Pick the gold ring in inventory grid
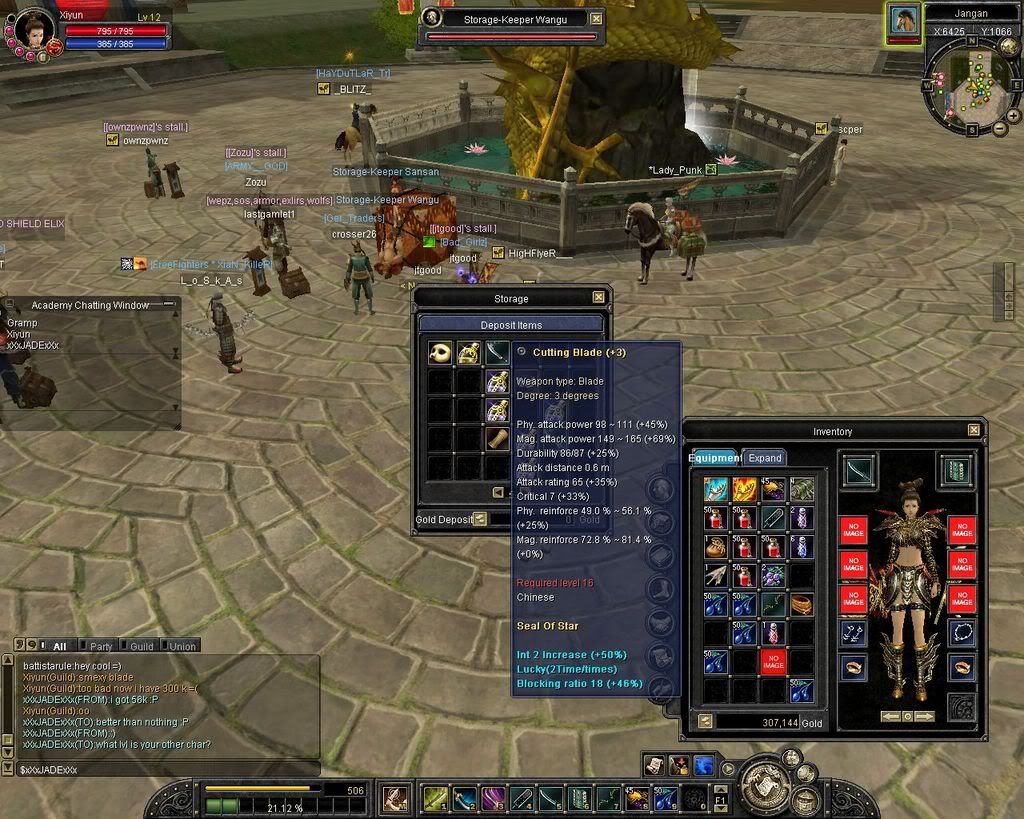Screen dimensions: 1024x819 pos(800,604)
